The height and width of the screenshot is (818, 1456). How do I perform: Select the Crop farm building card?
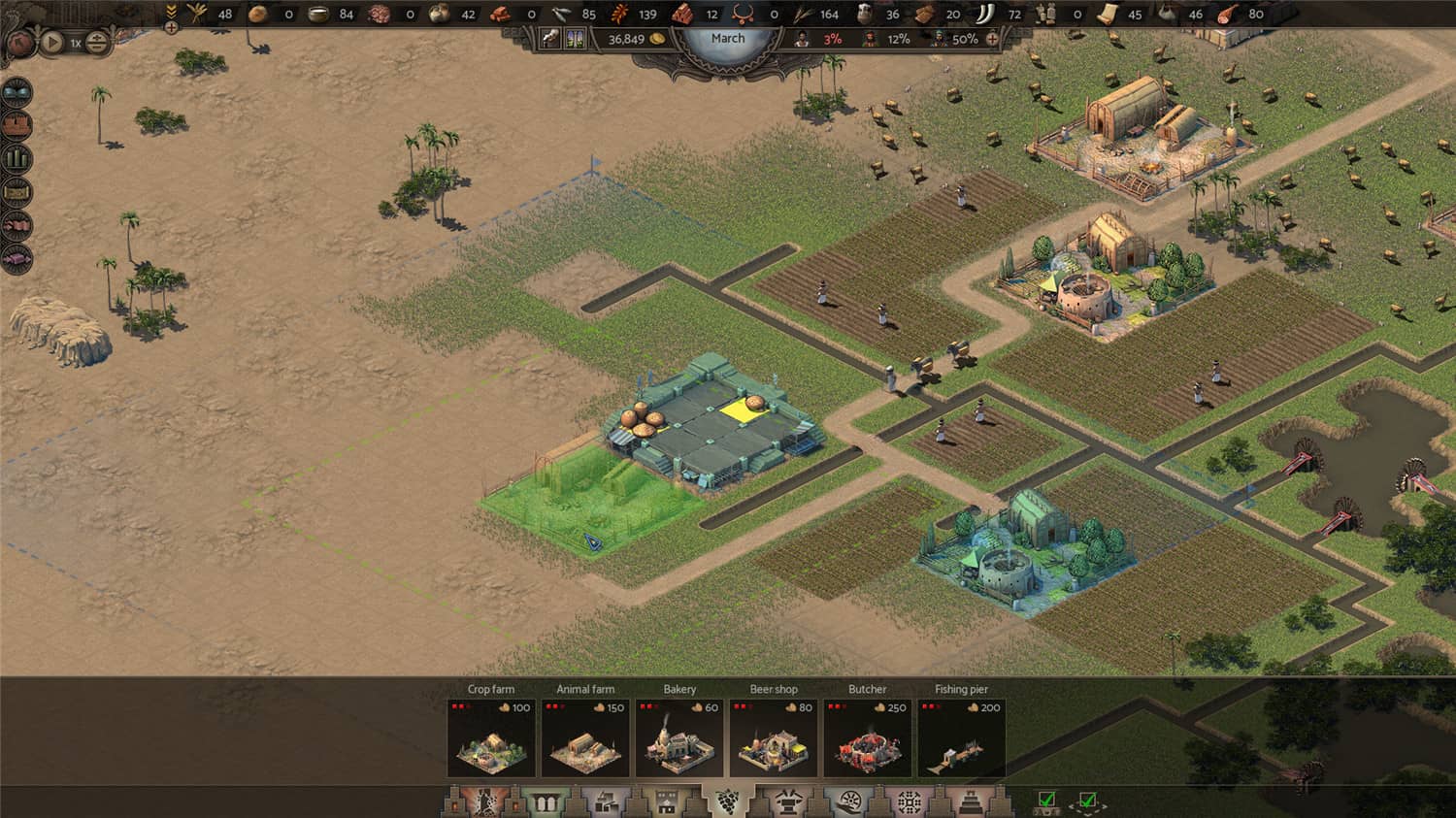[x=491, y=738]
